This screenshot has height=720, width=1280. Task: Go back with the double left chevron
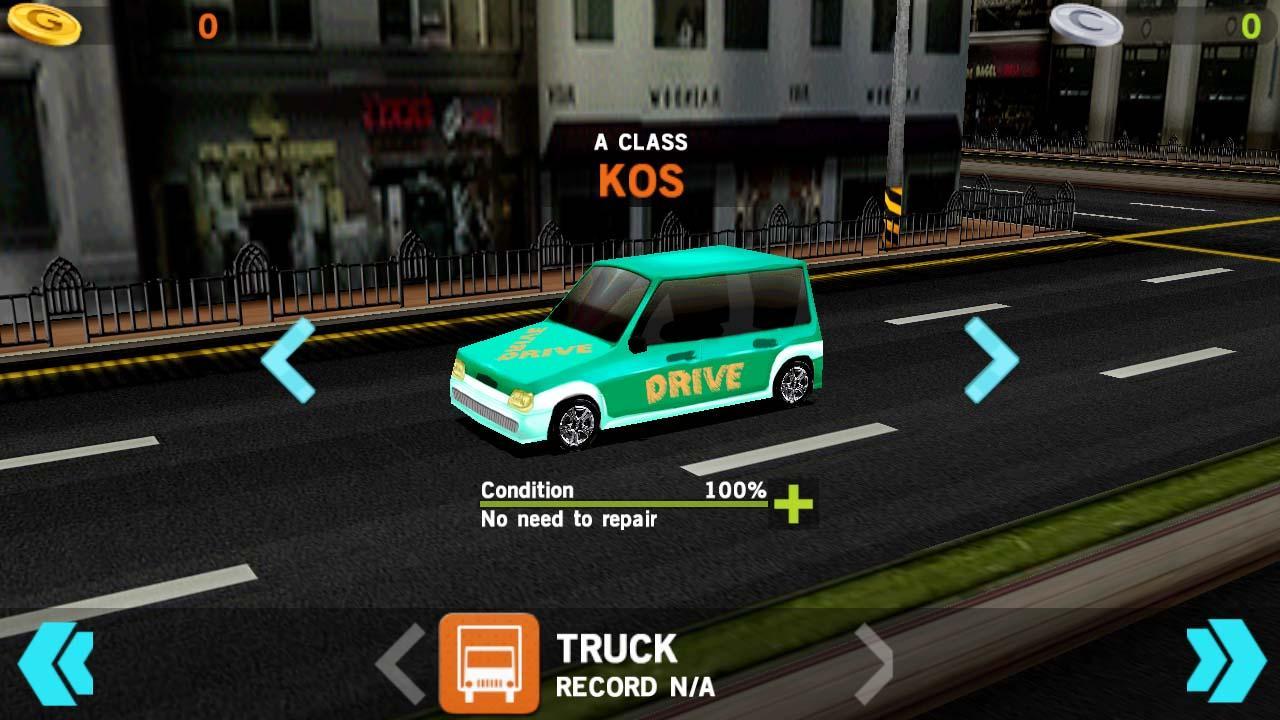55,663
